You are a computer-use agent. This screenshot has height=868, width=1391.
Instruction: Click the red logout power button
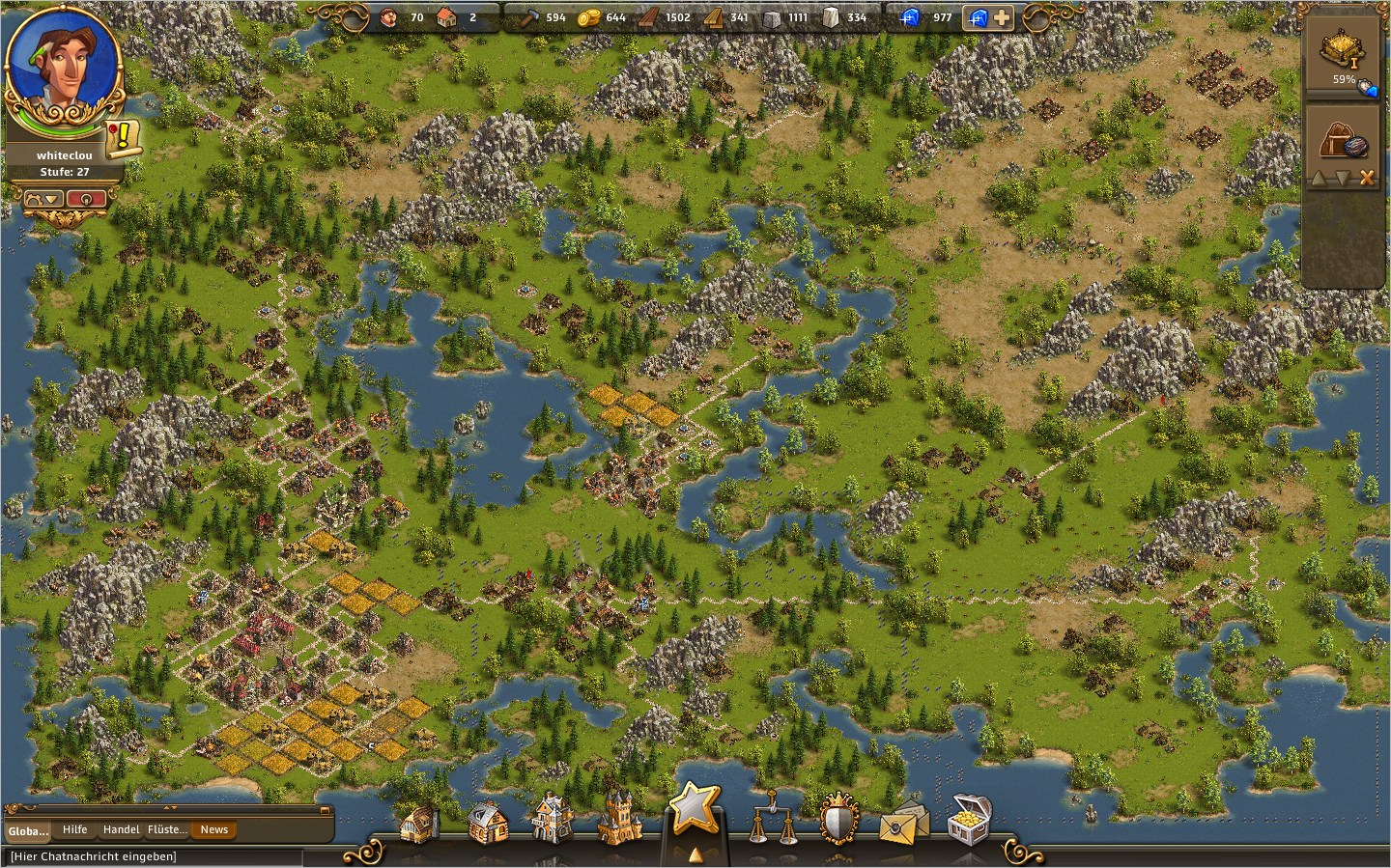pyautogui.click(x=87, y=199)
